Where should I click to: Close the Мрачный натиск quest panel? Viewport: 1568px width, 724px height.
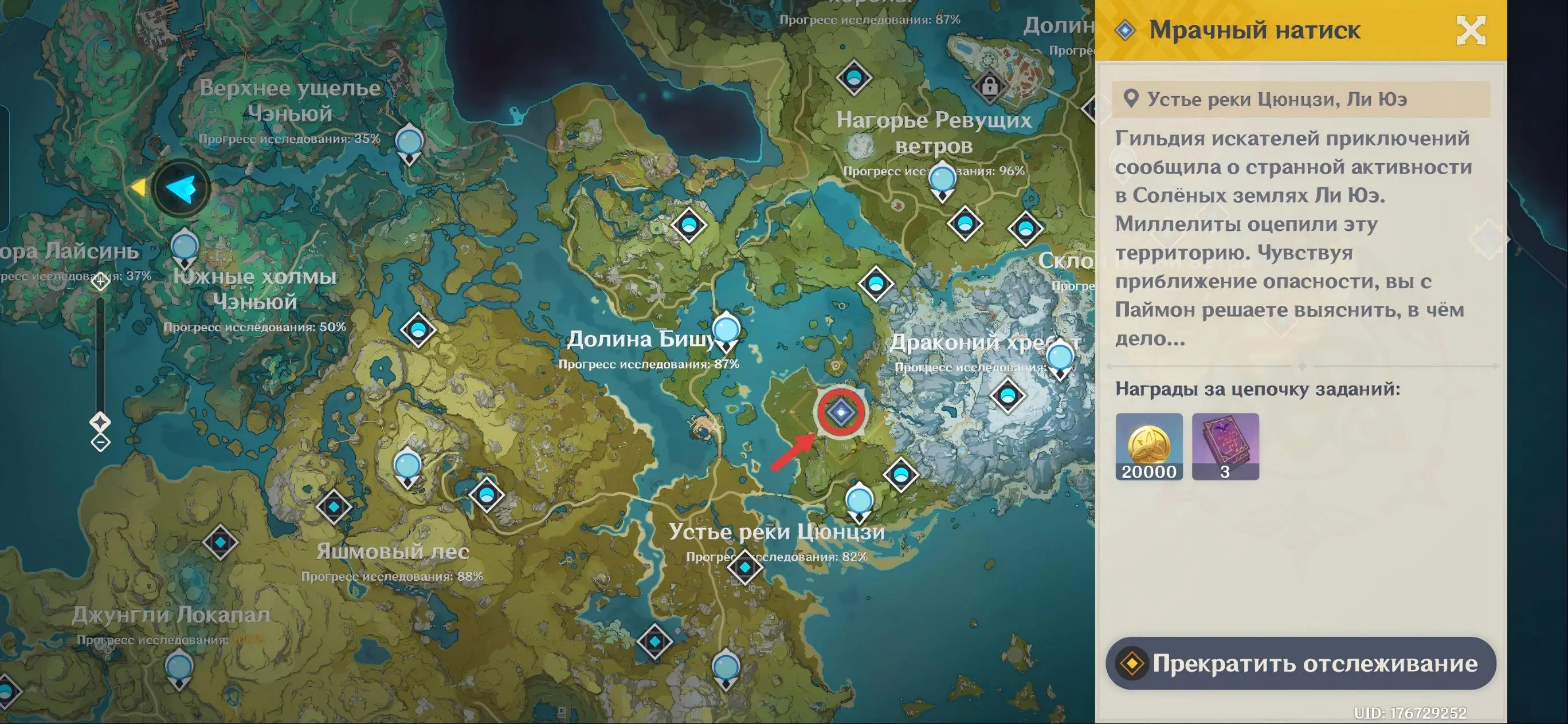1470,30
